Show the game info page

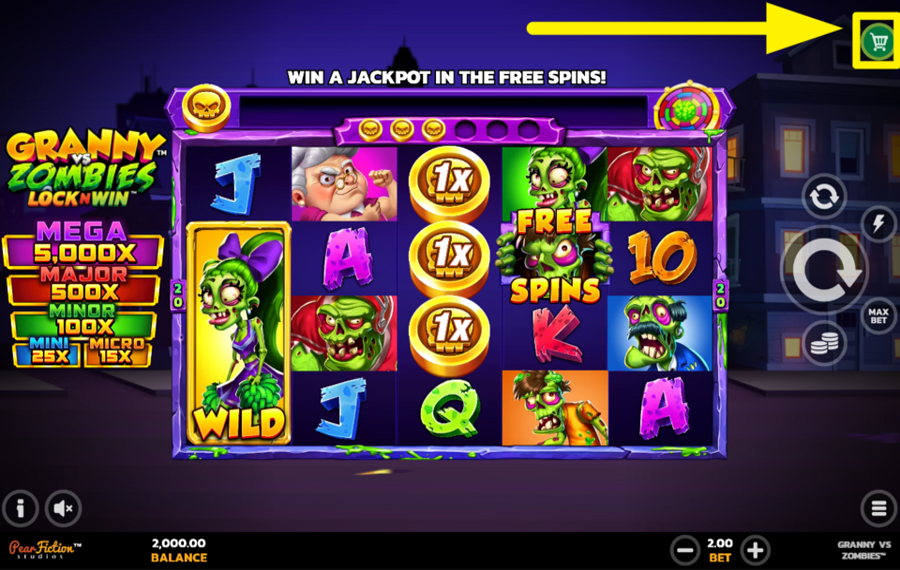point(21,508)
